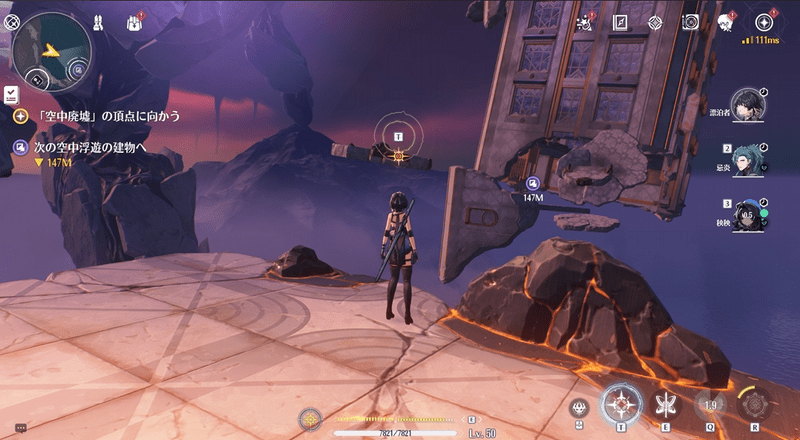Activate the winged resonance skill icon
The image size is (800, 440).
click(x=665, y=405)
